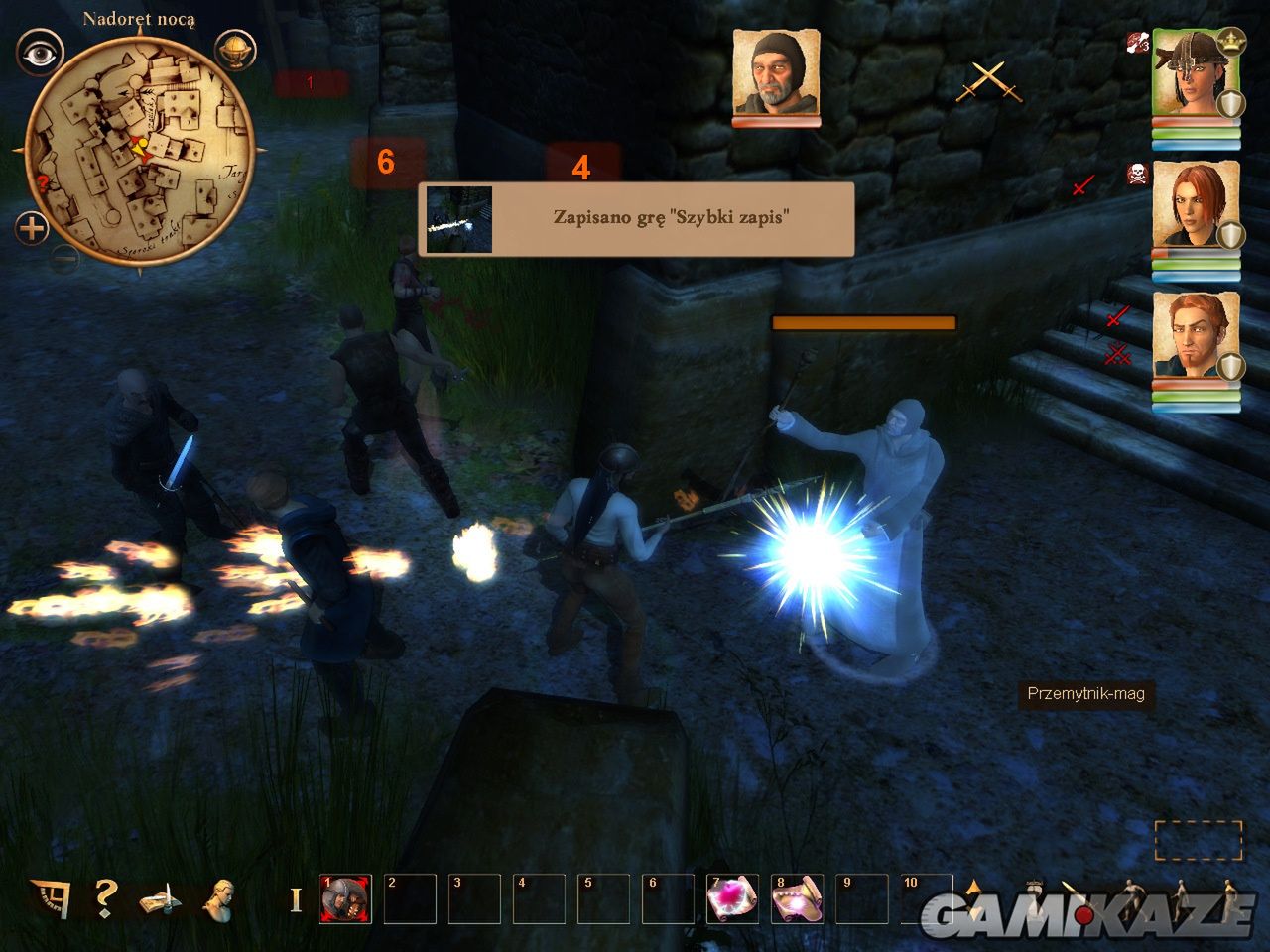This screenshot has width=1270, height=952.
Task: Click the quick save notification thumbnail
Action: point(458,219)
